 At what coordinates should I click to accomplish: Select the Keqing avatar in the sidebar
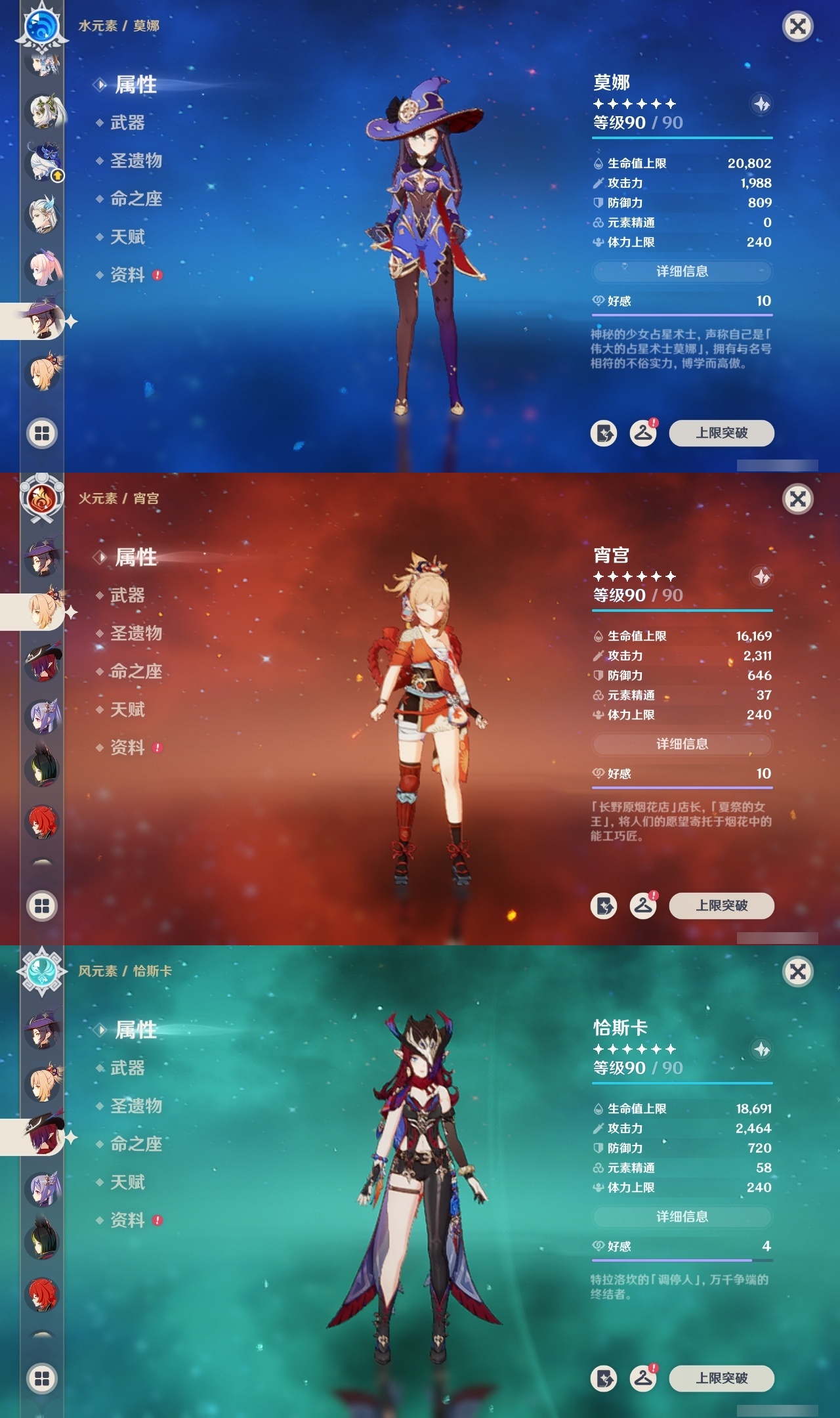click(x=41, y=717)
